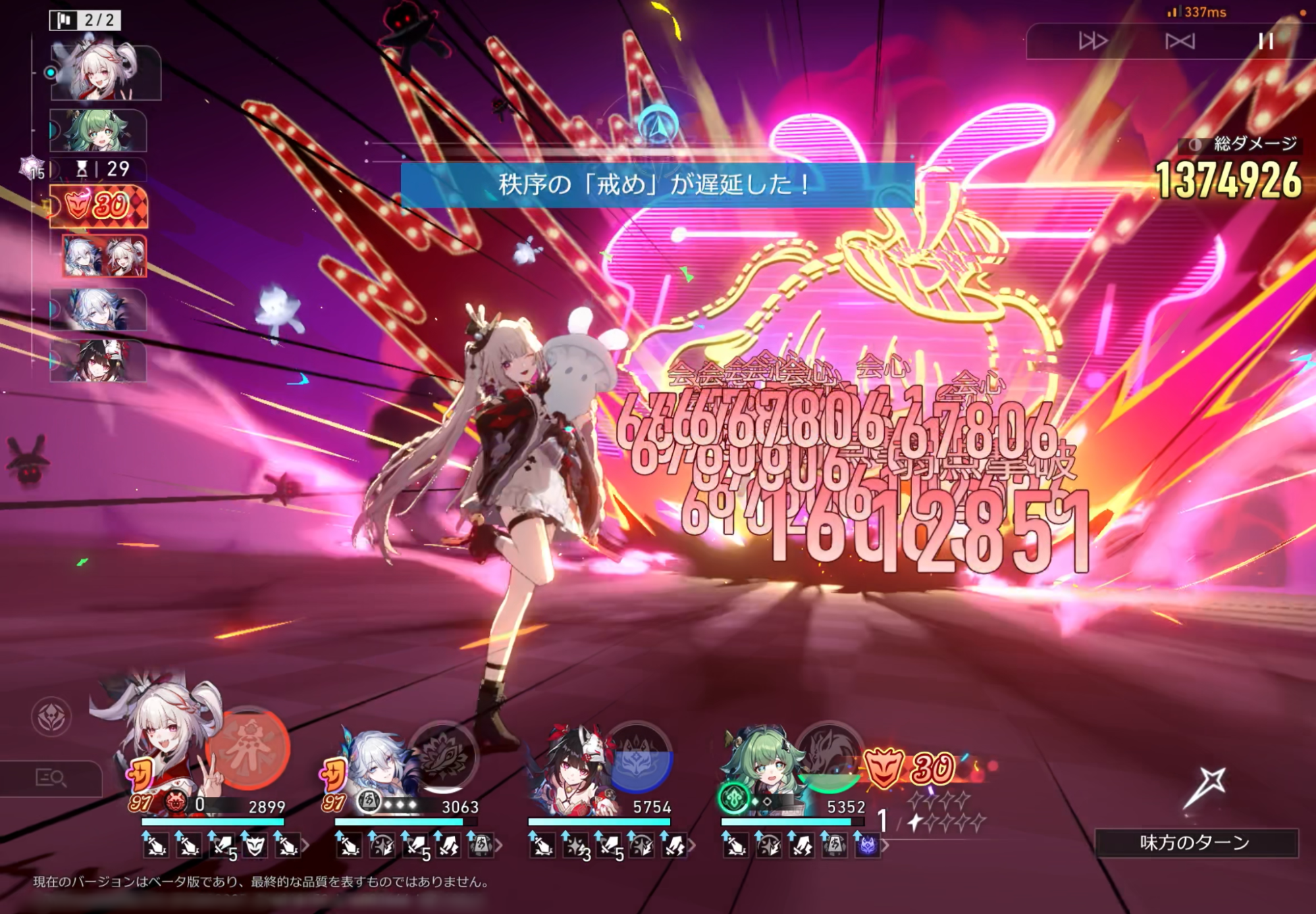This screenshot has width=1316, height=914.
Task: Select the green-haired turn order portrait
Action: coord(97,130)
